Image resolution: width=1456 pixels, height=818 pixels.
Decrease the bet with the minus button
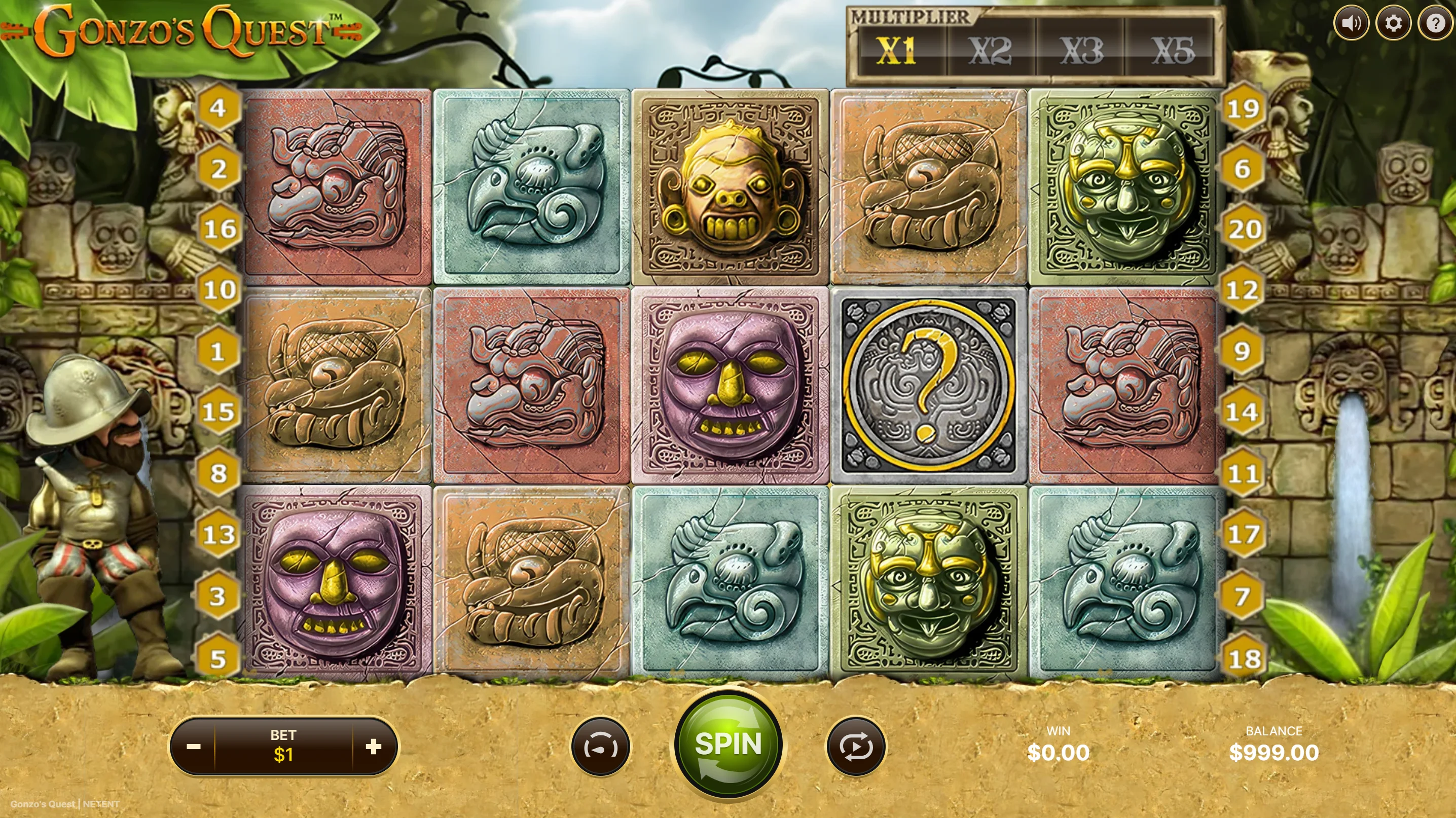tap(193, 747)
